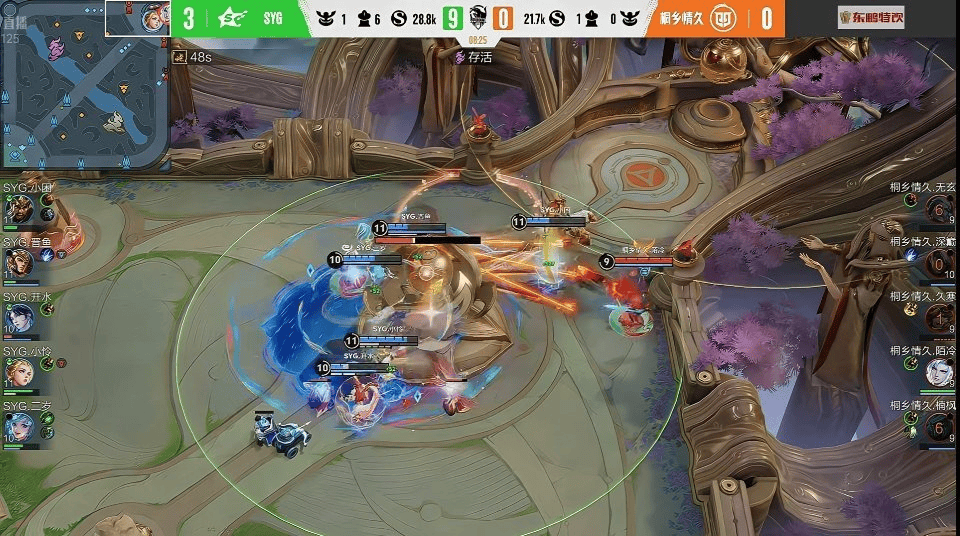
Task: Select 桐乡情久.楠枫's player portrait
Action: pyautogui.click(x=939, y=427)
